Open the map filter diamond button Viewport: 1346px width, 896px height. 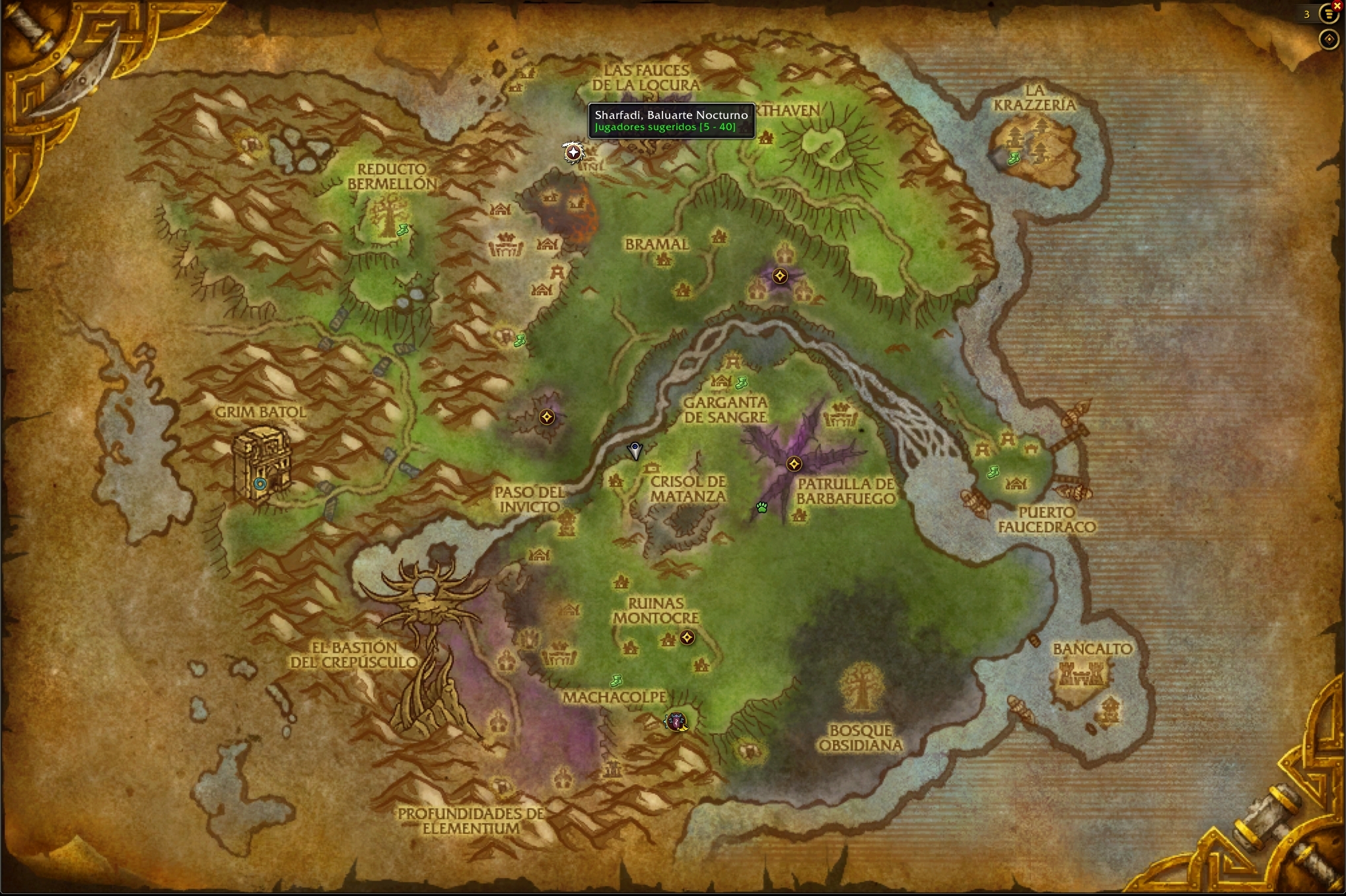click(1328, 40)
